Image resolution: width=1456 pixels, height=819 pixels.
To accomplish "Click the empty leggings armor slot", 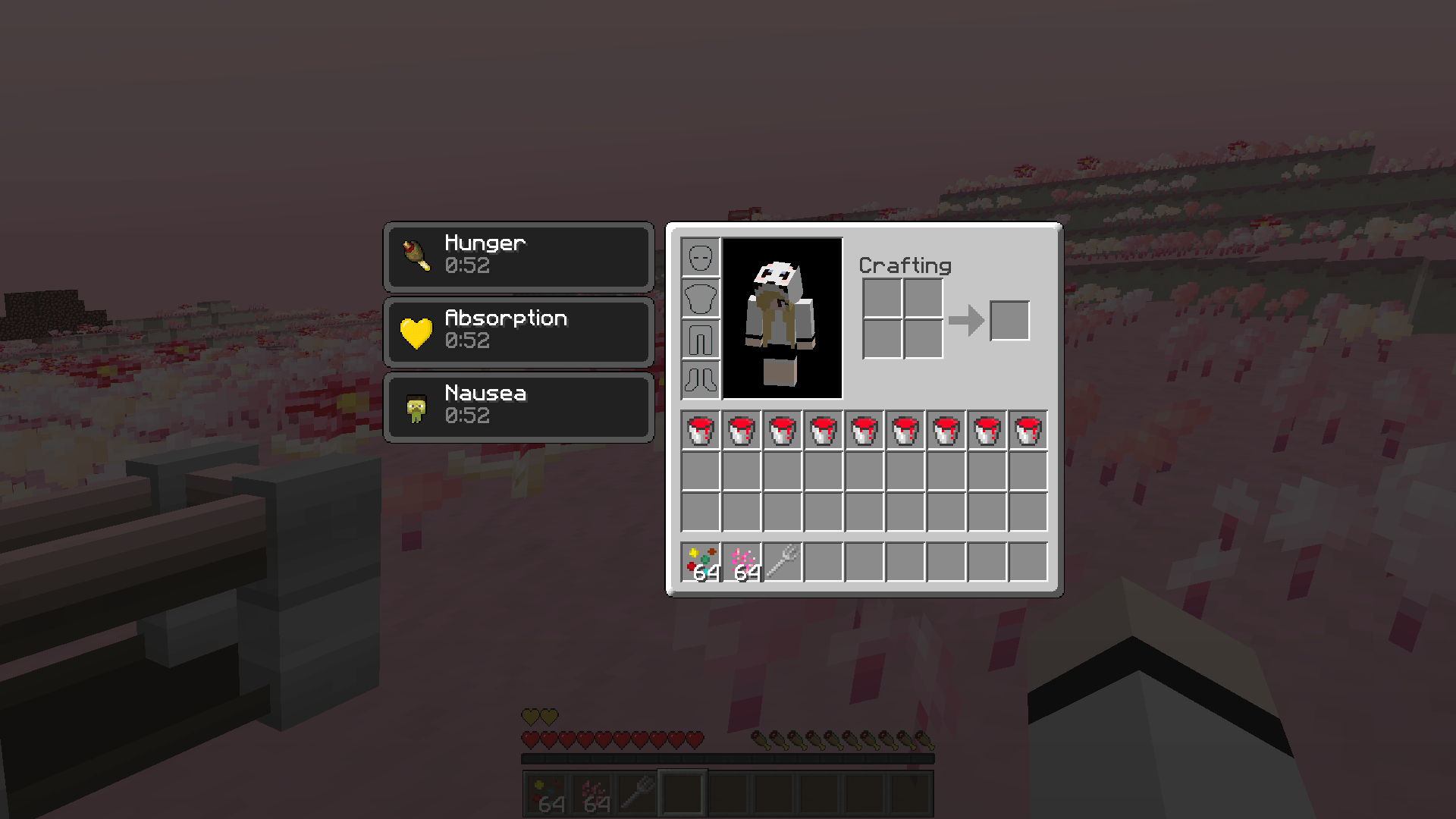I will coord(700,340).
